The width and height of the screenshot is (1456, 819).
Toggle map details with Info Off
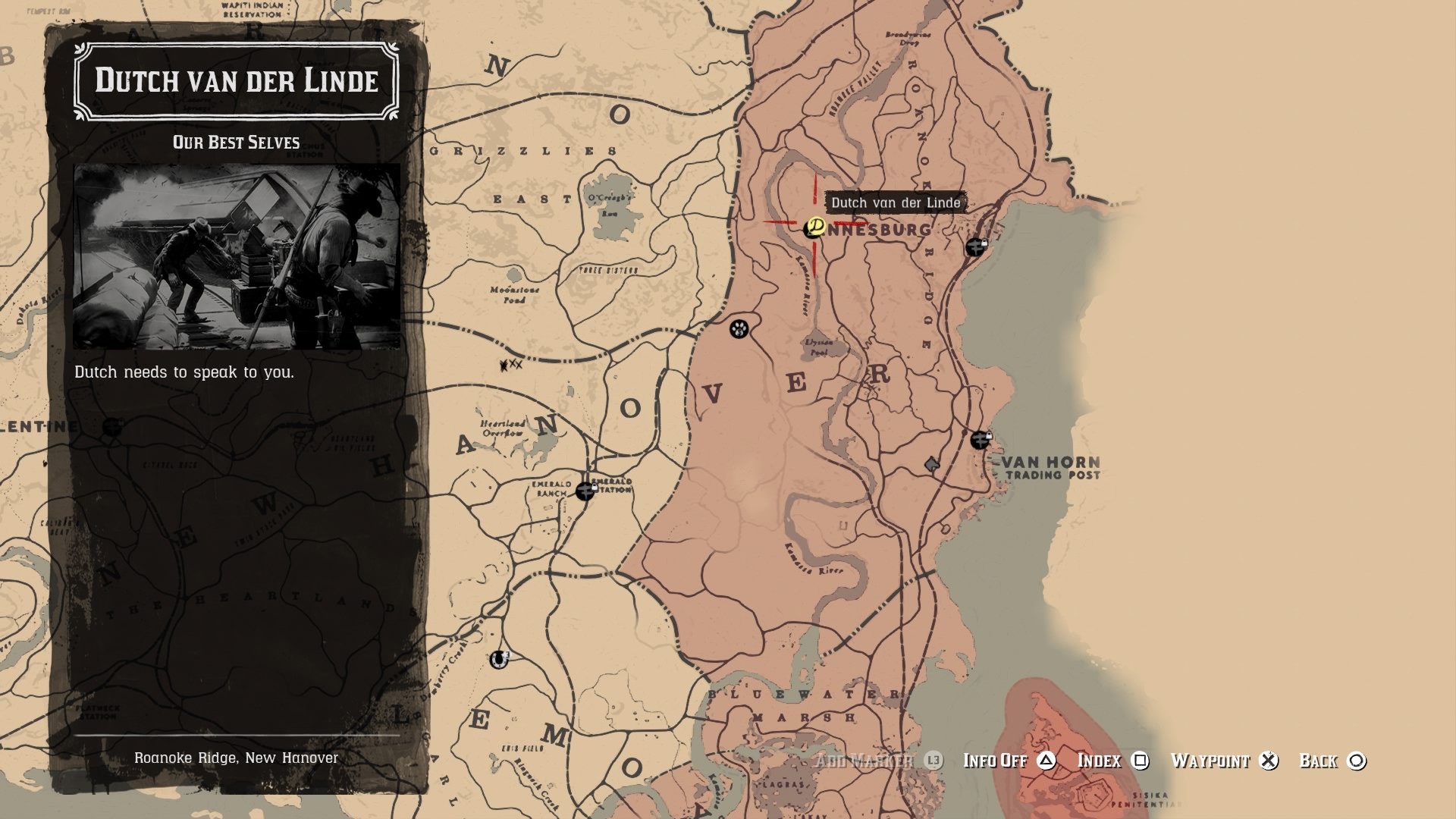[x=994, y=761]
